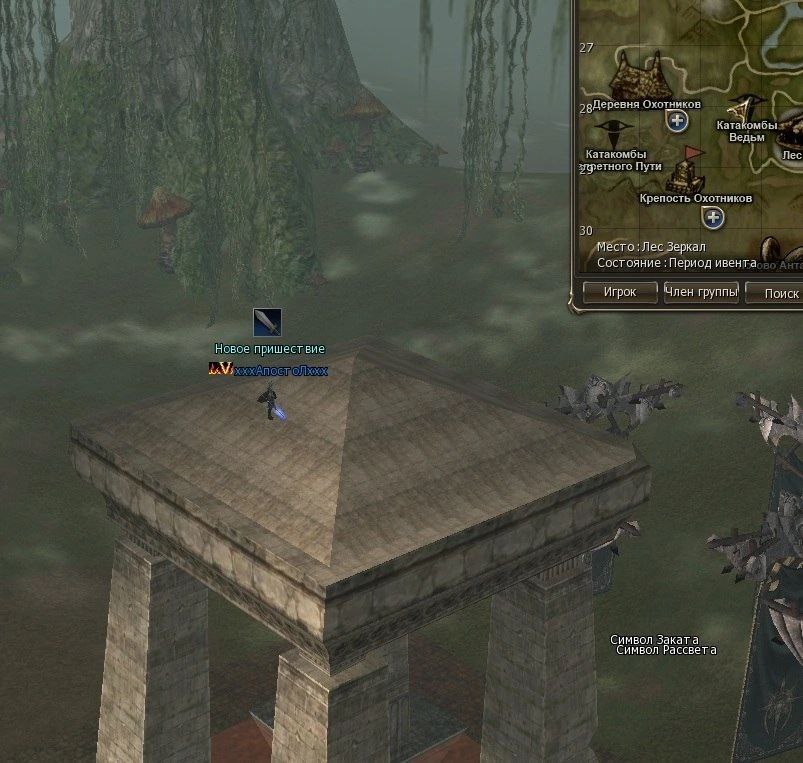The image size is (803, 763).
Task: Select the Член группы button
Action: [701, 293]
